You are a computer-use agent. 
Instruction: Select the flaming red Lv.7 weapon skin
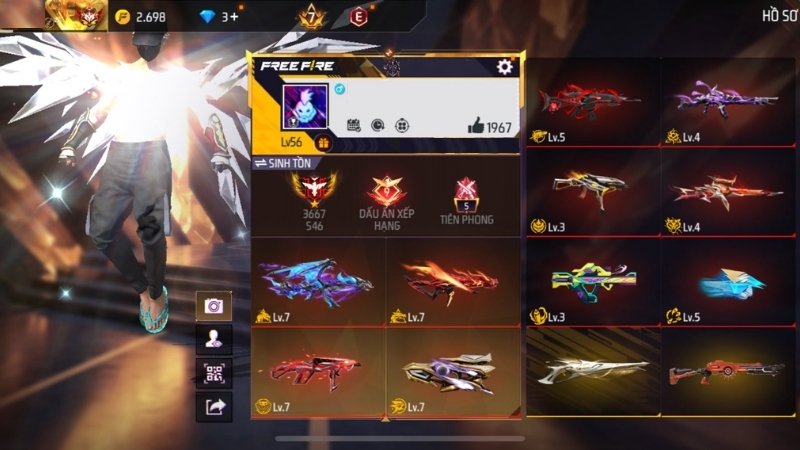click(x=453, y=281)
